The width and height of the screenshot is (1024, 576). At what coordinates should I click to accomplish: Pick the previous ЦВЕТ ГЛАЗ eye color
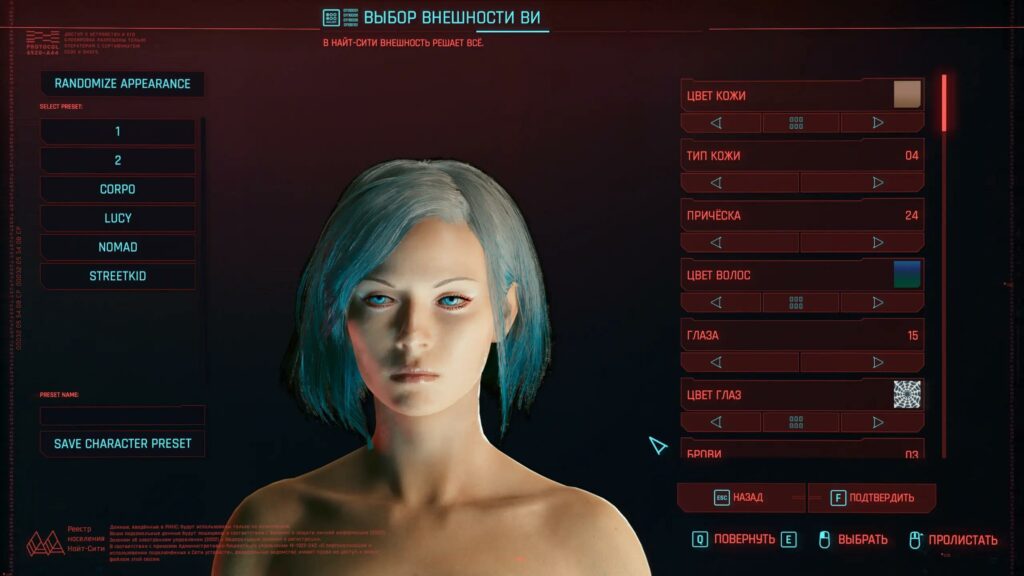716,422
